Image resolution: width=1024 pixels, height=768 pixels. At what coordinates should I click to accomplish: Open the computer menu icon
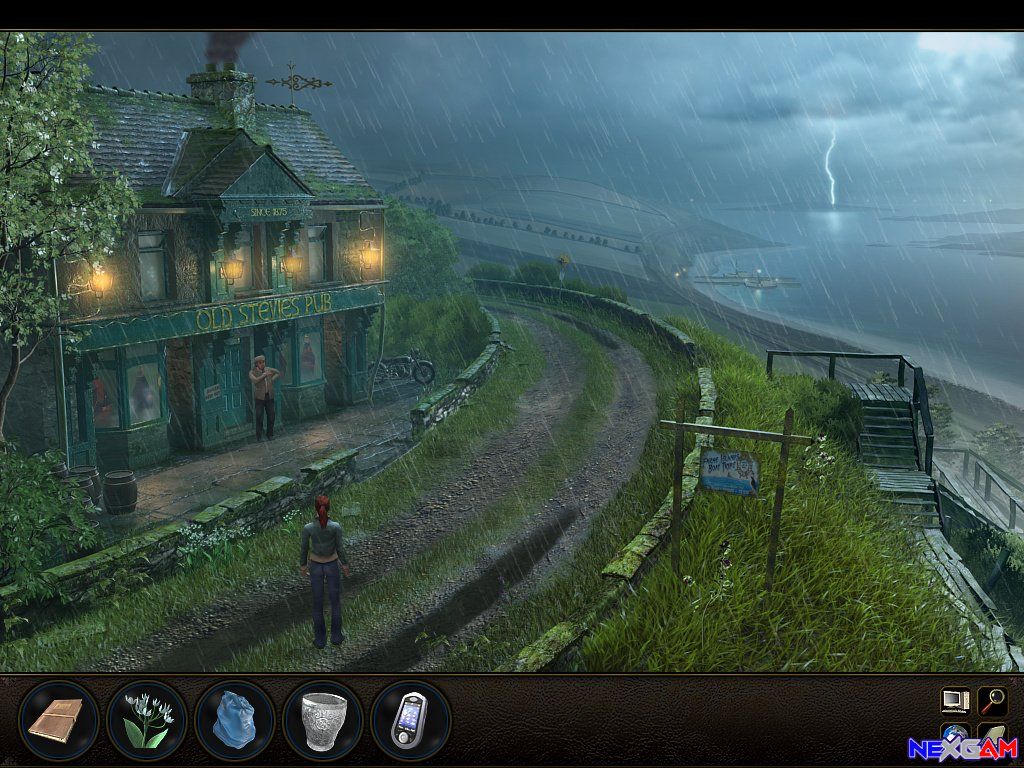(955, 699)
